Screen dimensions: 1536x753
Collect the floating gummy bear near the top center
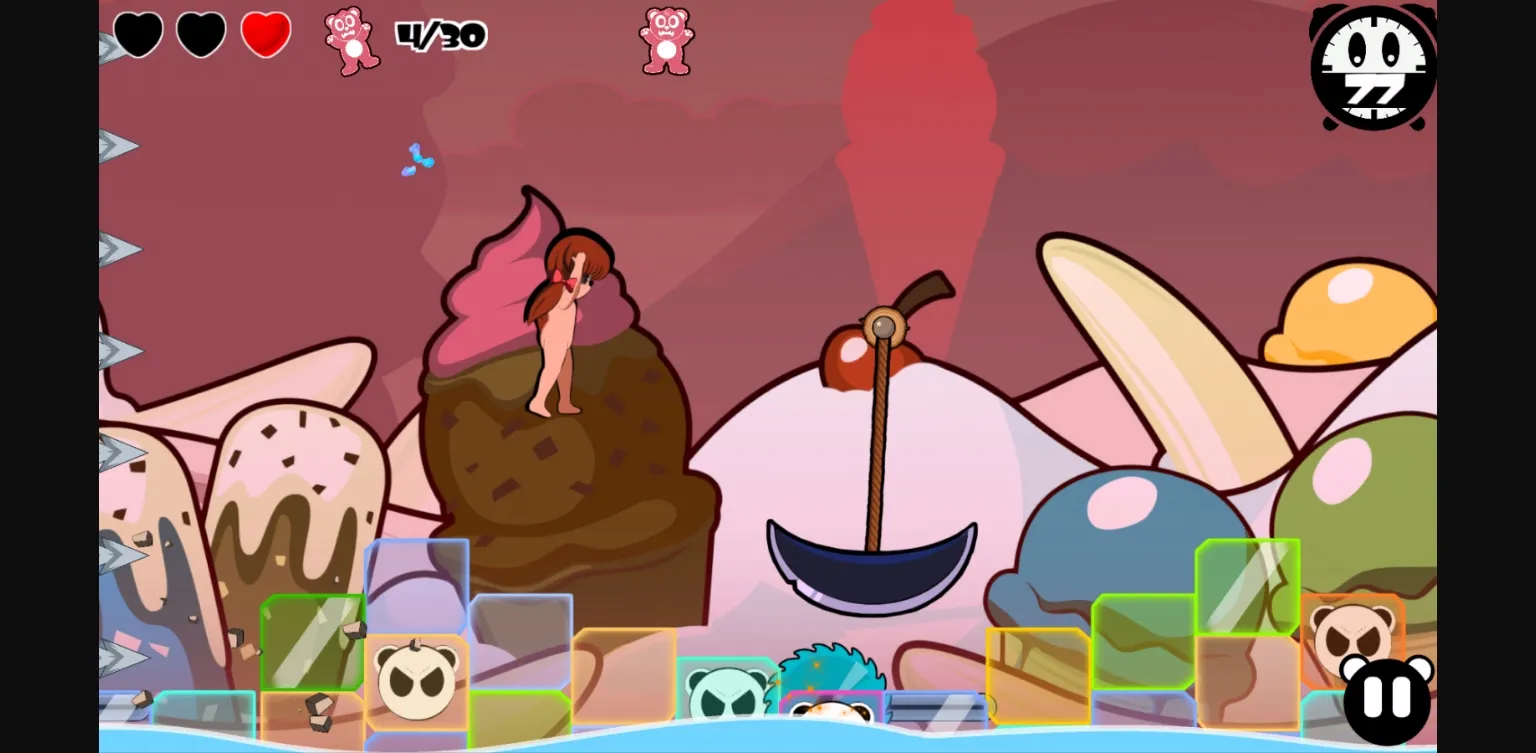pos(665,40)
